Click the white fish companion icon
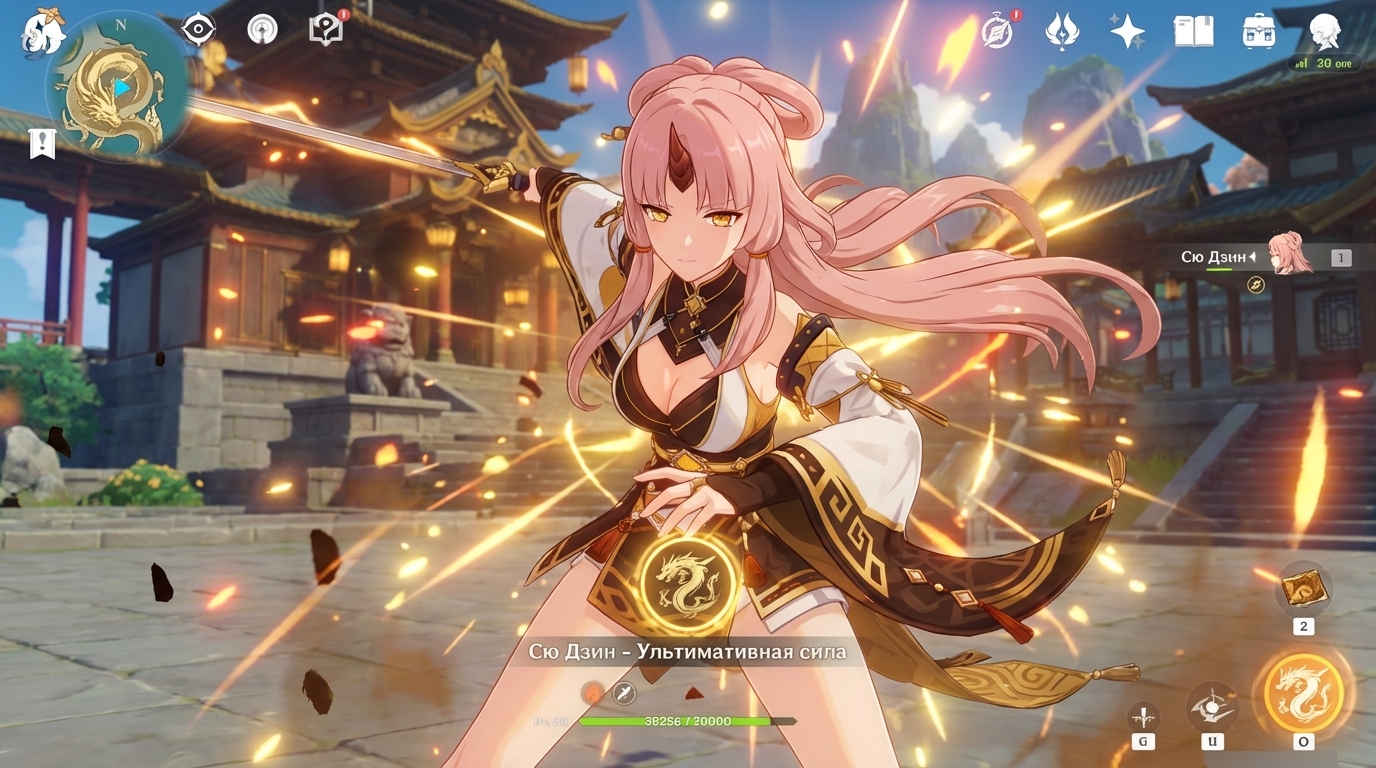 tap(43, 32)
